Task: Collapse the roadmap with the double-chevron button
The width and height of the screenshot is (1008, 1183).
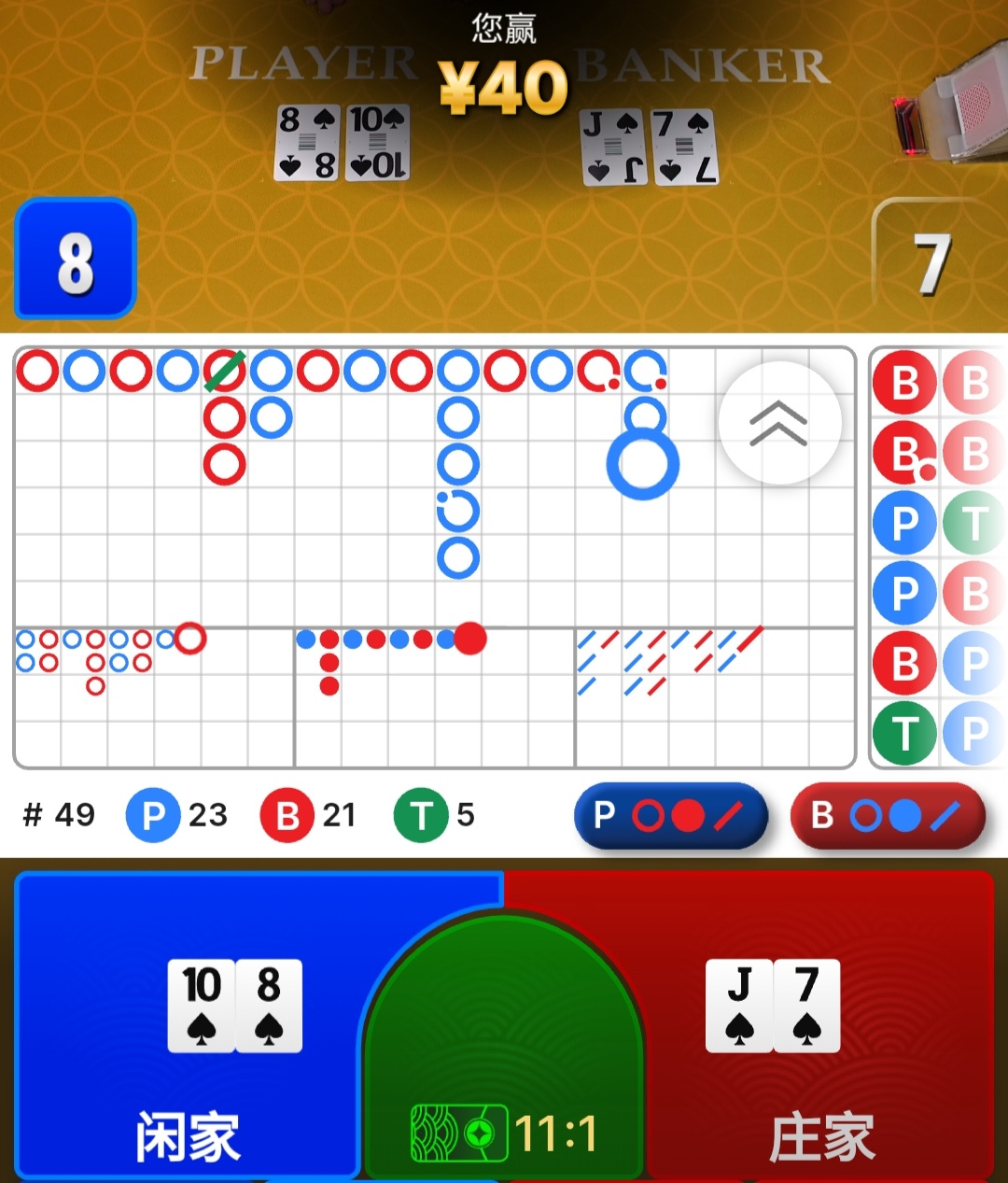Action: point(779,423)
